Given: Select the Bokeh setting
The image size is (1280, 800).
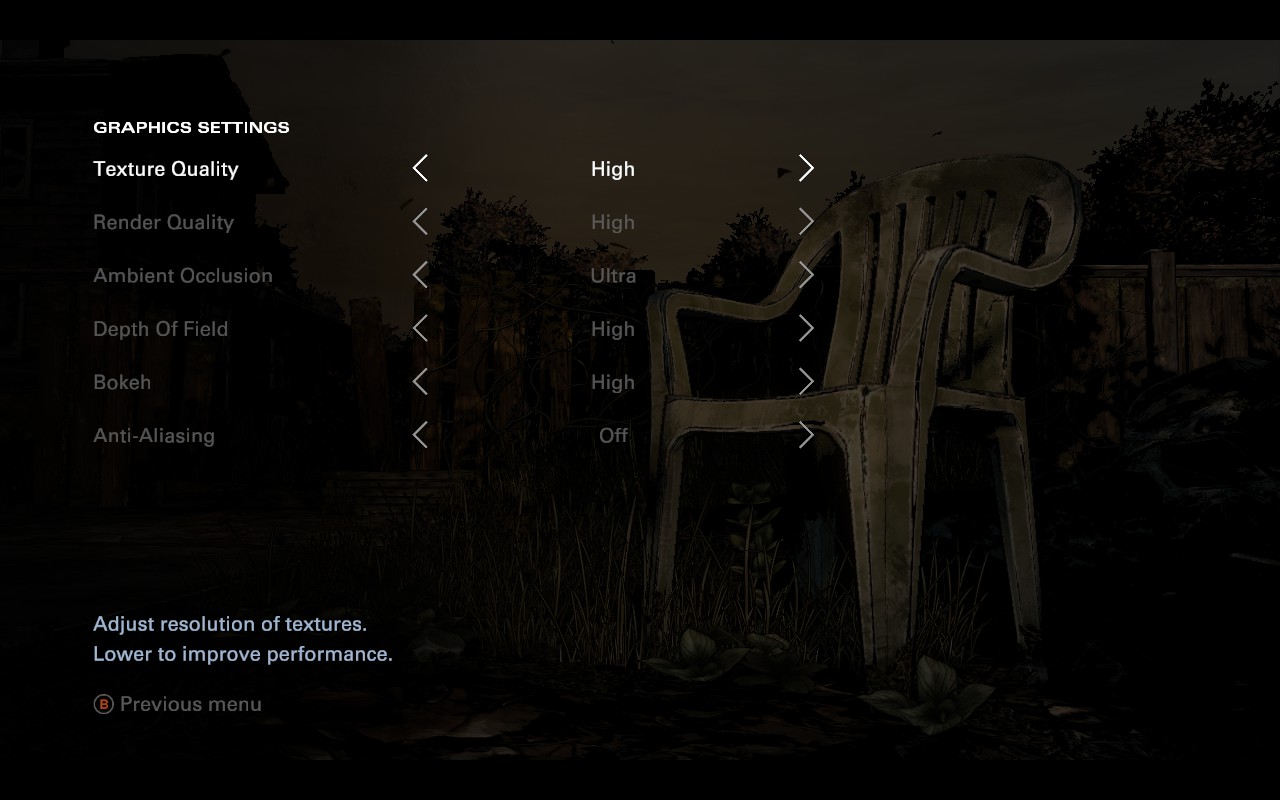Looking at the screenshot, I should (x=122, y=382).
